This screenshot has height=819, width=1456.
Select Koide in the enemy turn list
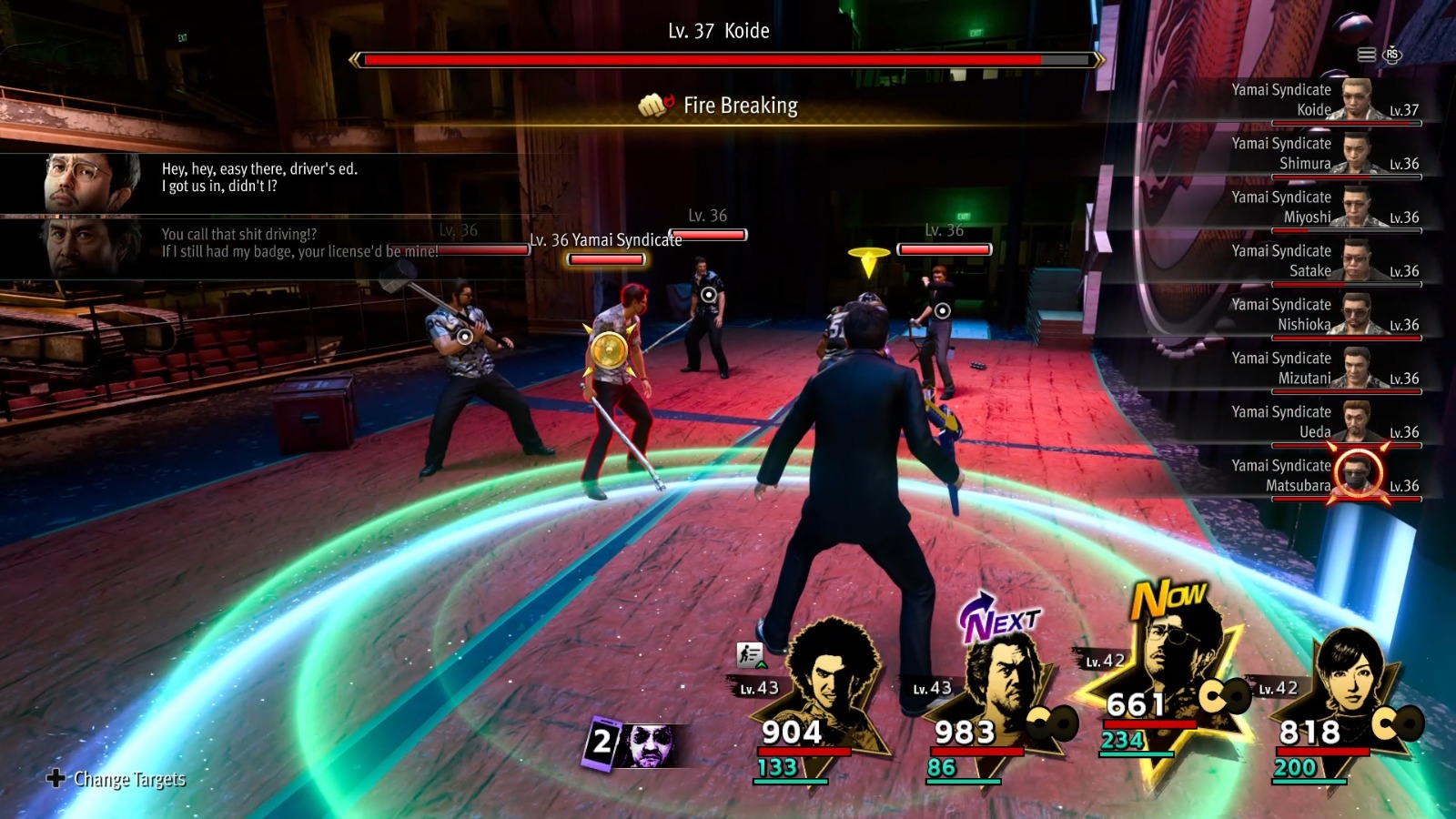pos(1319,100)
